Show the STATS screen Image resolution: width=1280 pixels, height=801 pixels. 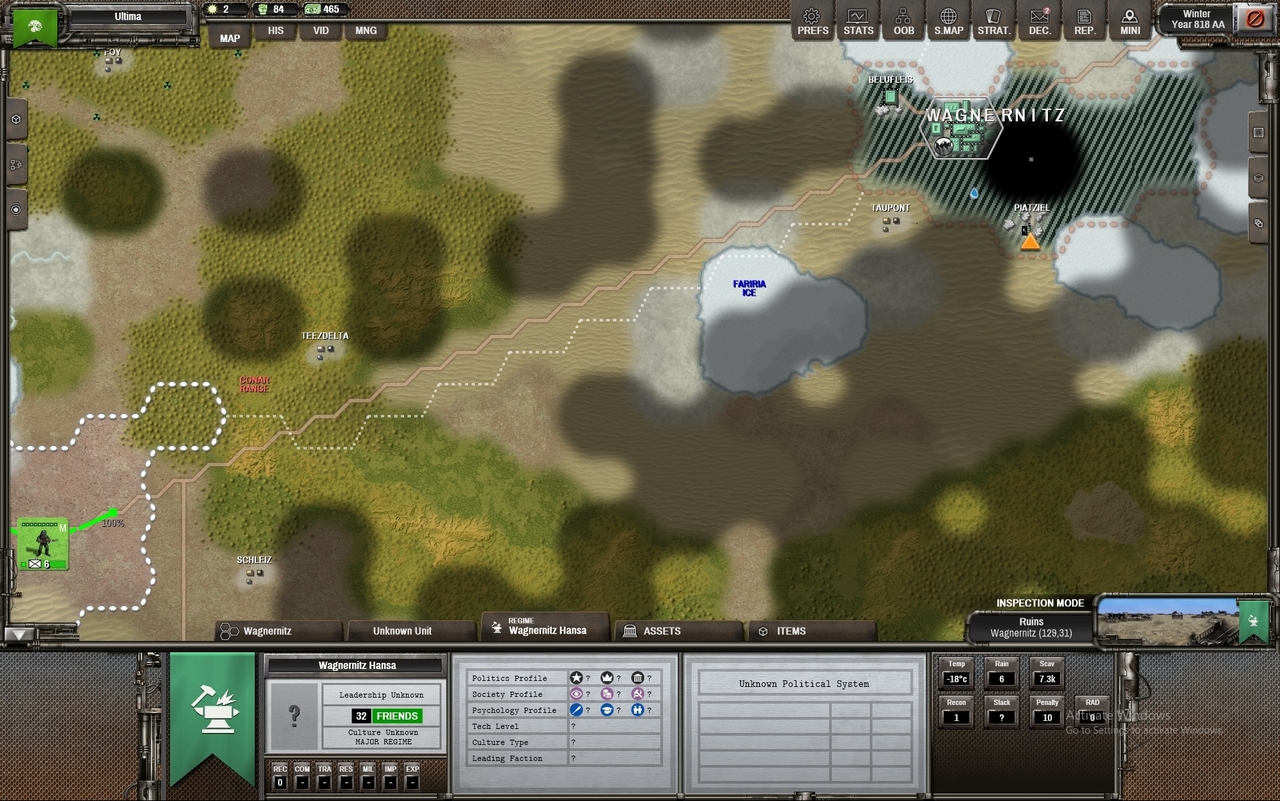point(858,20)
